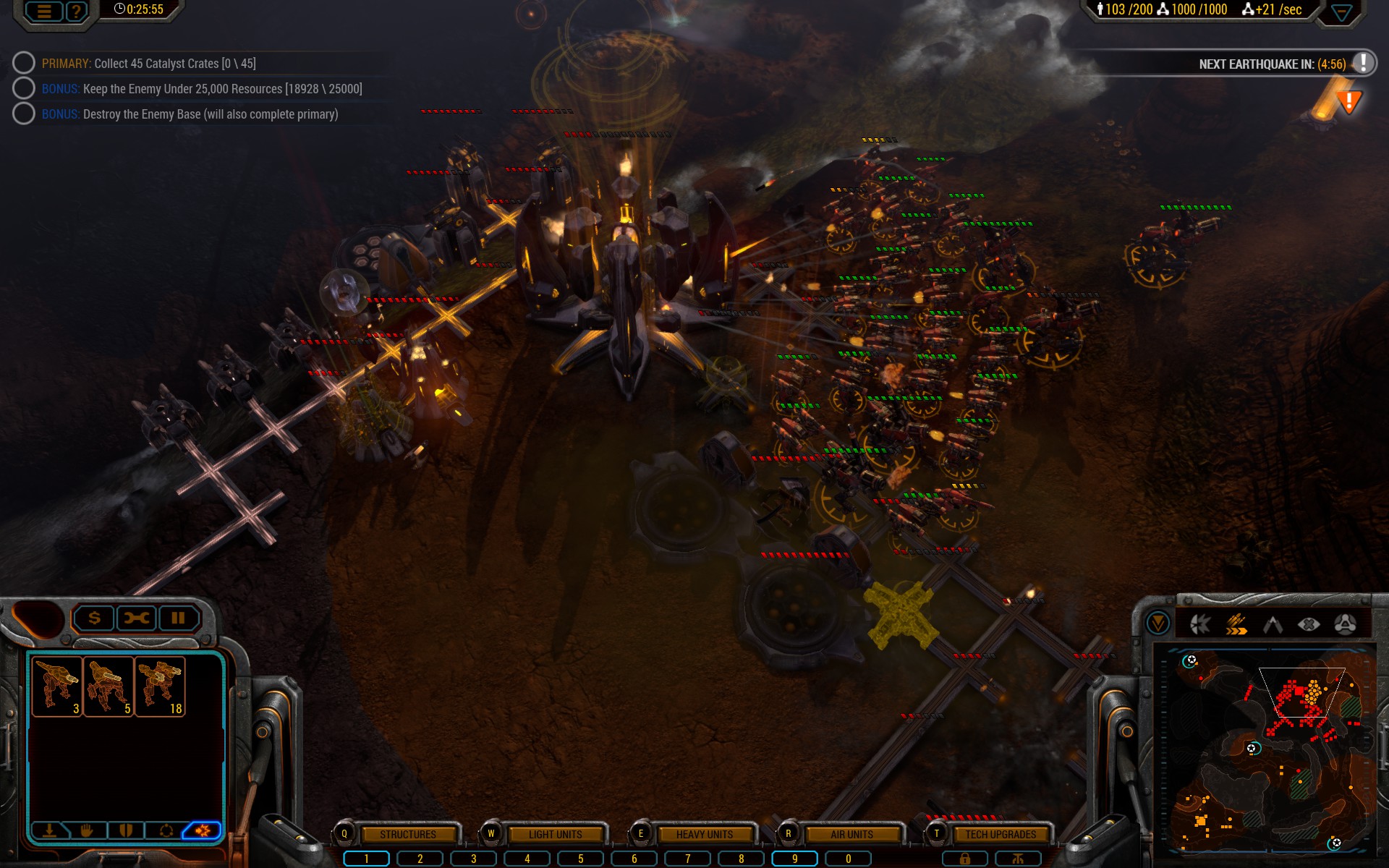Open the help question mark button
The height and width of the screenshot is (868, 1389).
pos(76,12)
